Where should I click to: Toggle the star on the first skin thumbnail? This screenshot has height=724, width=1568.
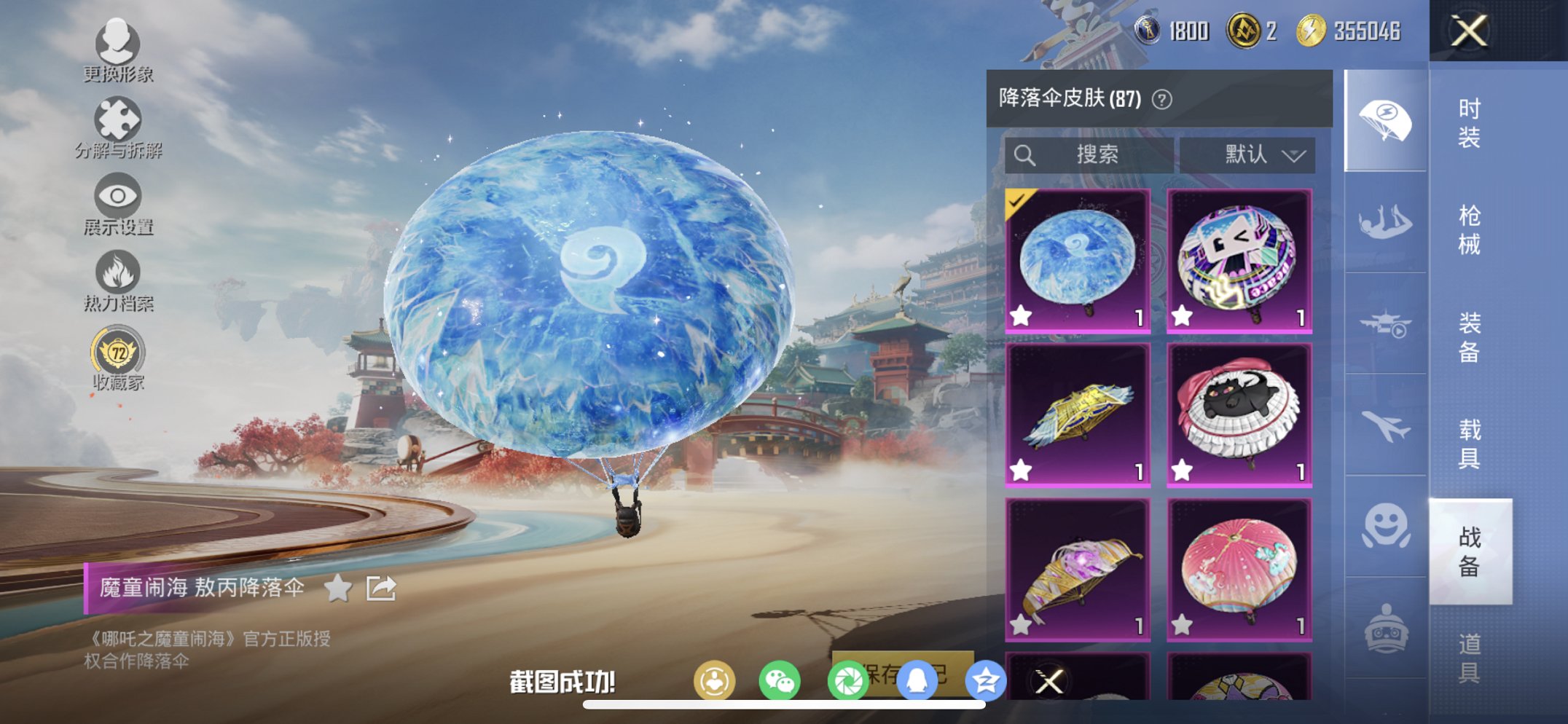pos(1022,316)
